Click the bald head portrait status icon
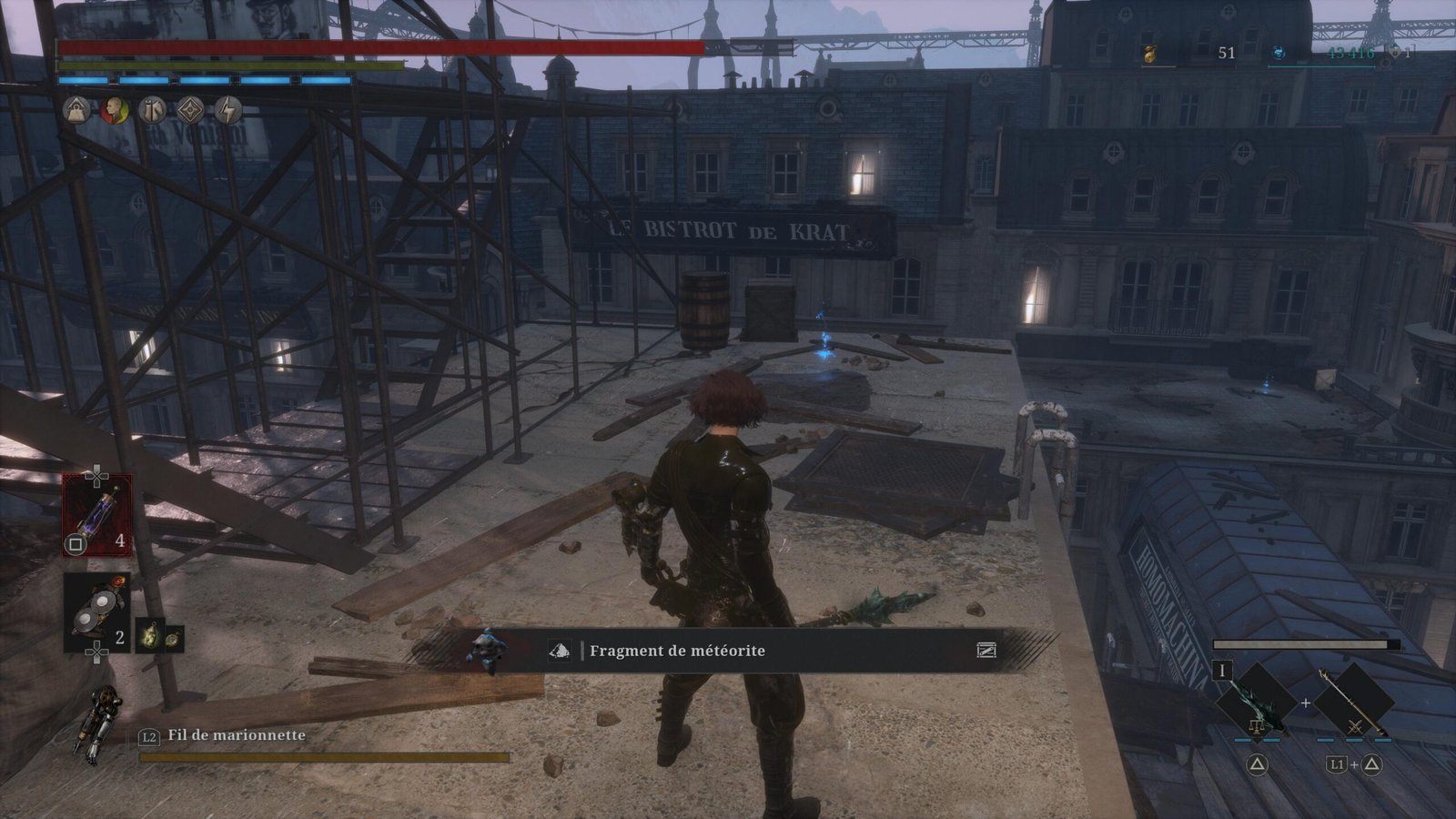The image size is (1456, 819). (114, 110)
